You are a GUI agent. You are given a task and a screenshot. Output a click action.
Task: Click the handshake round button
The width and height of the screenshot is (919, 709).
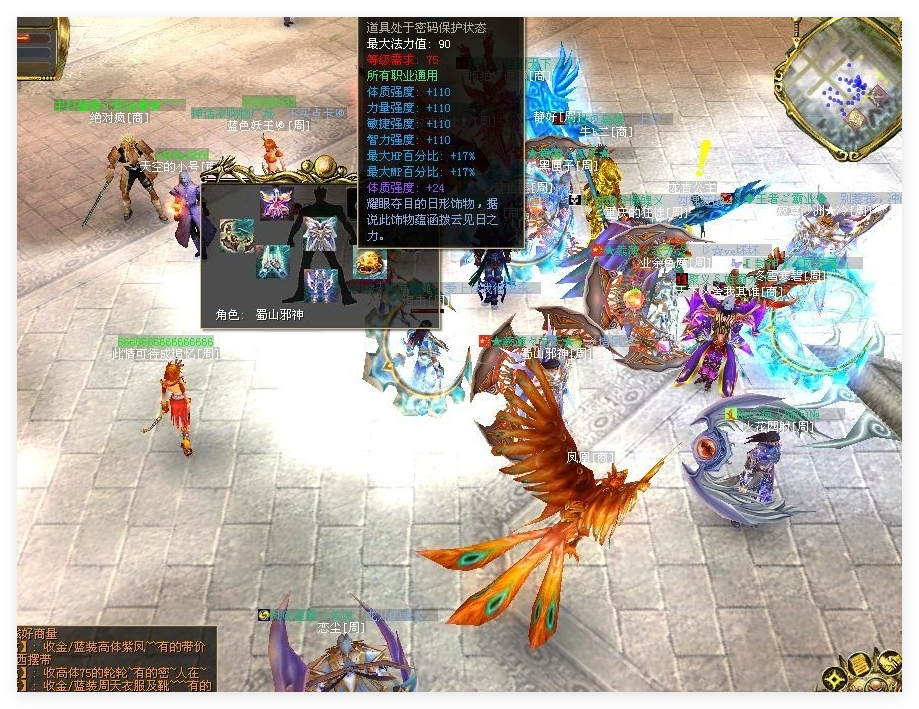click(889, 661)
